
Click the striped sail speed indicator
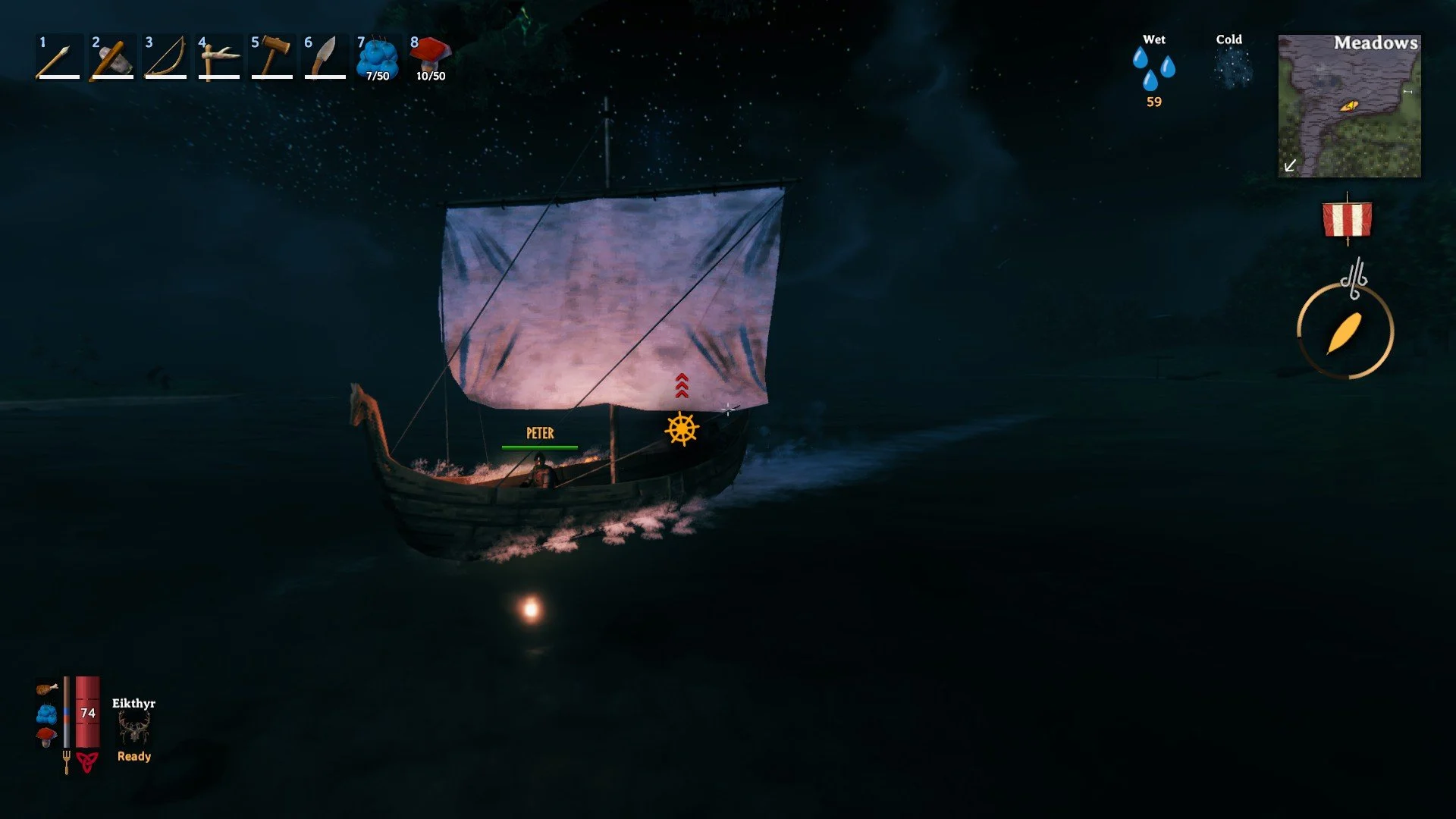(x=1347, y=220)
